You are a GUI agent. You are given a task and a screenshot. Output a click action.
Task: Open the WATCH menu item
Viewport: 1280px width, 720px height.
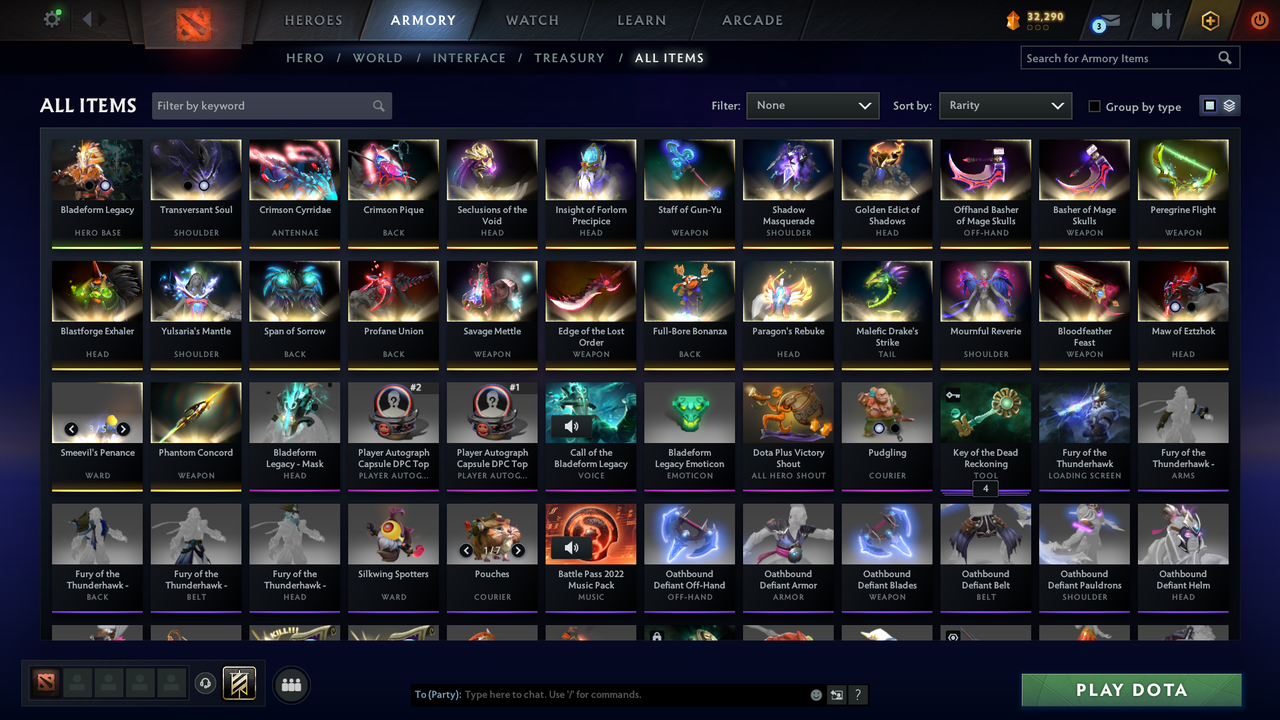point(531,20)
